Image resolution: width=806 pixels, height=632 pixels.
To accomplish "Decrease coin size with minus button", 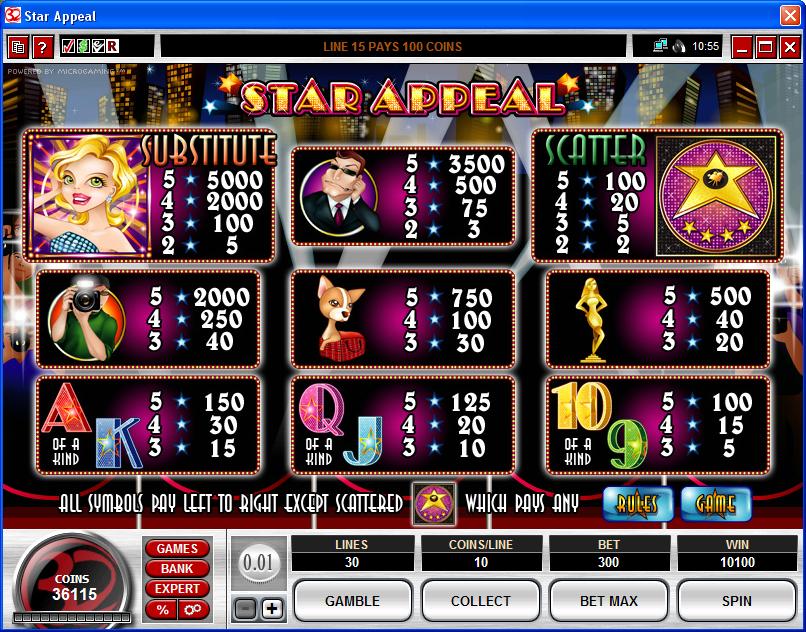I will tap(245, 608).
